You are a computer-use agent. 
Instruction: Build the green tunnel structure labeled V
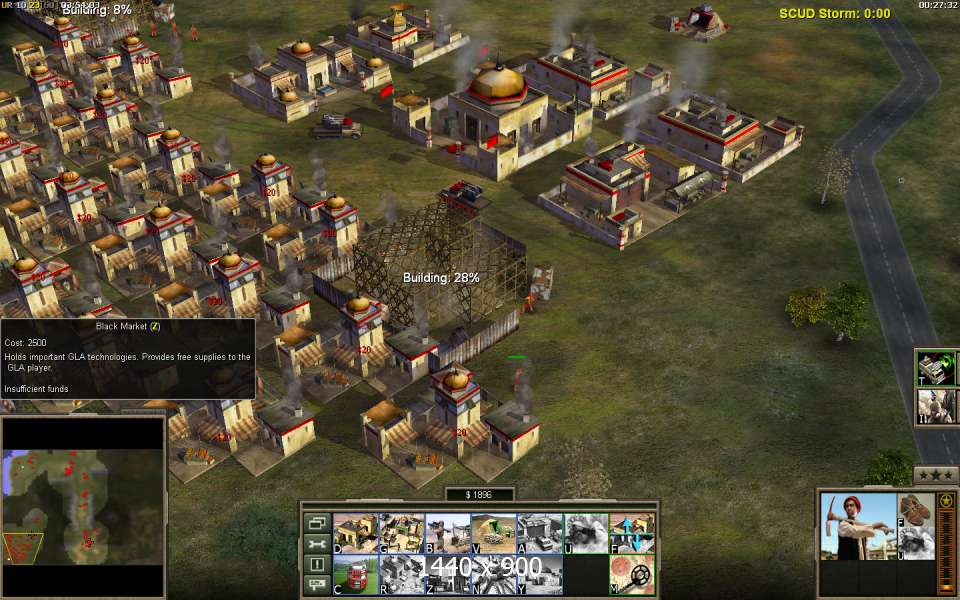(493, 533)
